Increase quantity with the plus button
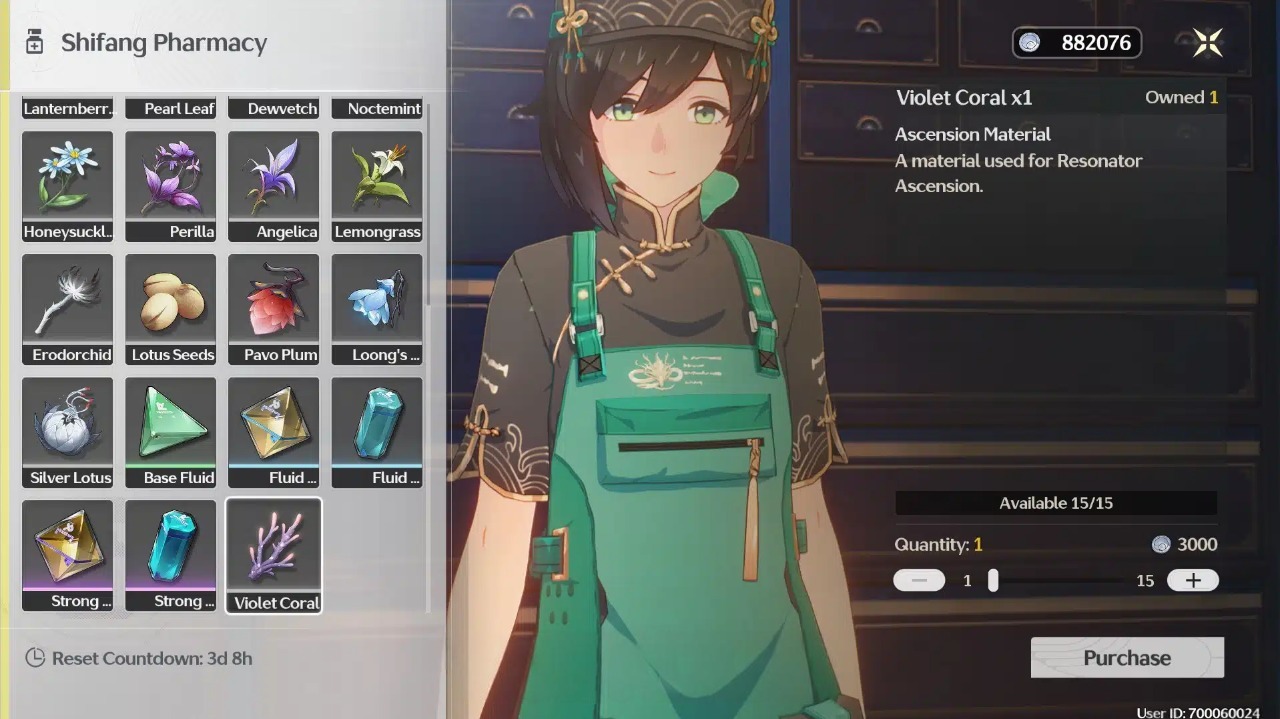 pos(1192,580)
